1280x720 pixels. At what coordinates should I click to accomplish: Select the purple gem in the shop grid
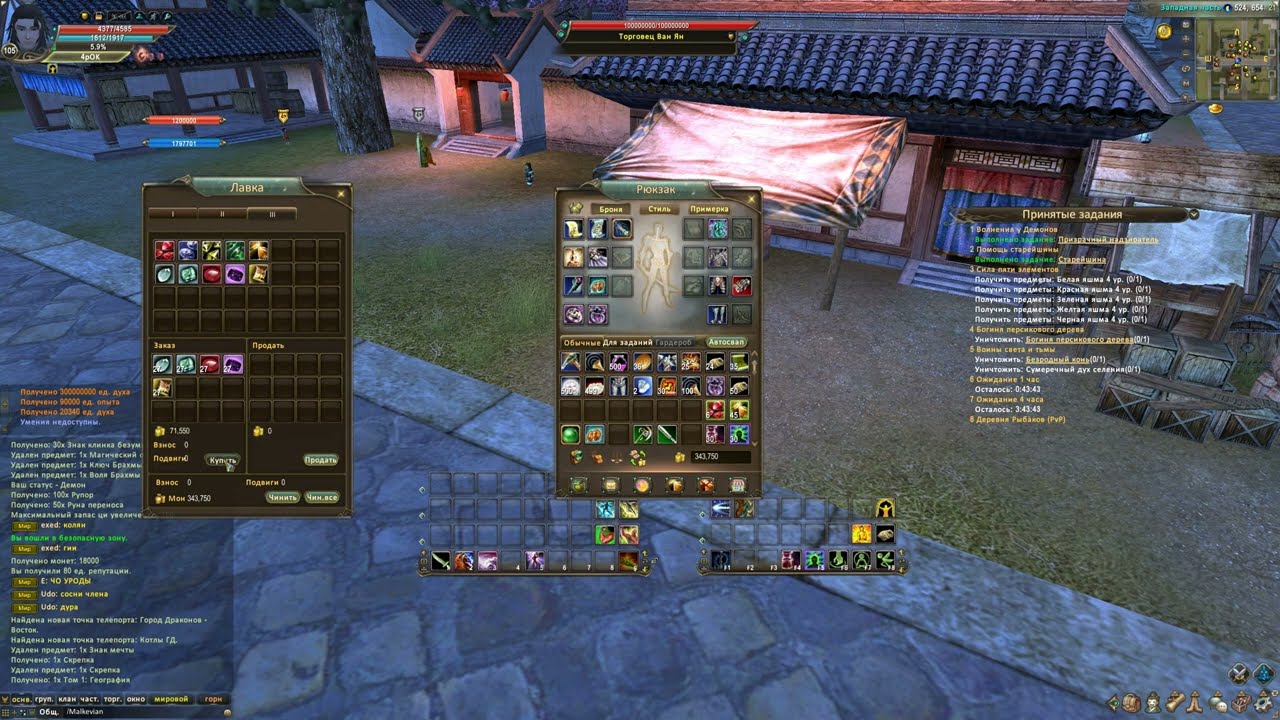(235, 274)
